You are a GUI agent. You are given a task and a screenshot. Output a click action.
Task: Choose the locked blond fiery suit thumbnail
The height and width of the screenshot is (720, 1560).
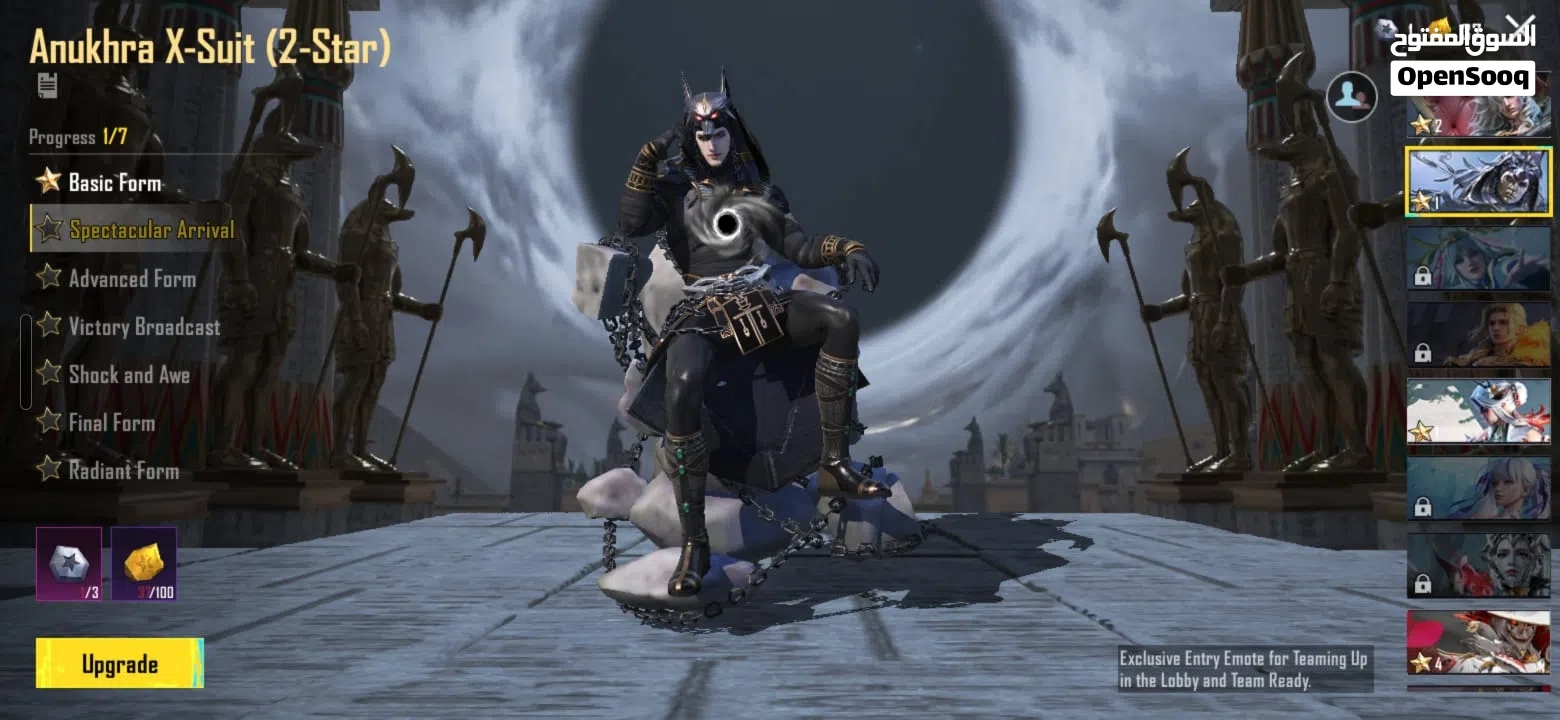point(1479,335)
